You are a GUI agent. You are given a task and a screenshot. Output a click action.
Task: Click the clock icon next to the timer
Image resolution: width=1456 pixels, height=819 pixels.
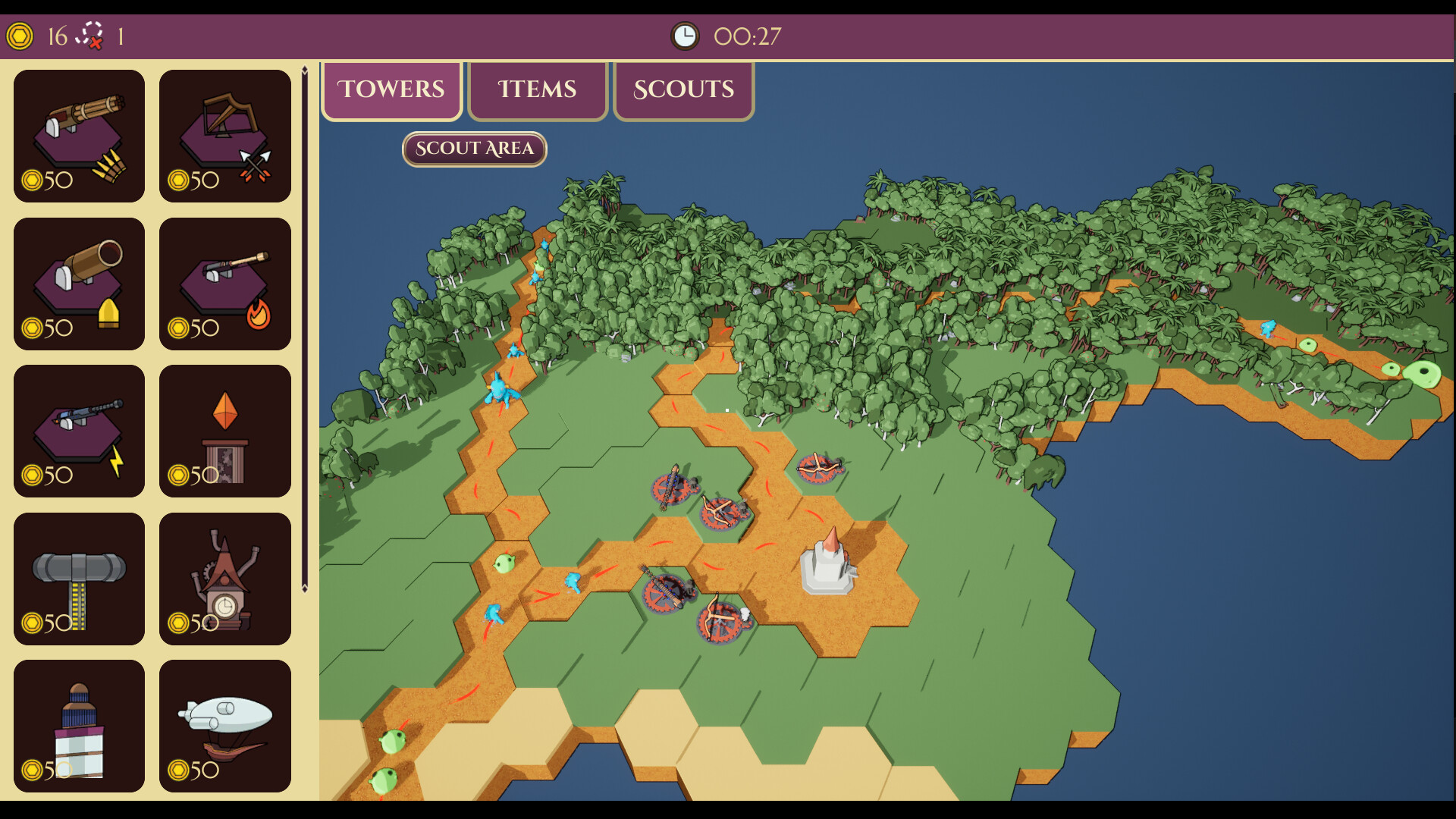[685, 34]
